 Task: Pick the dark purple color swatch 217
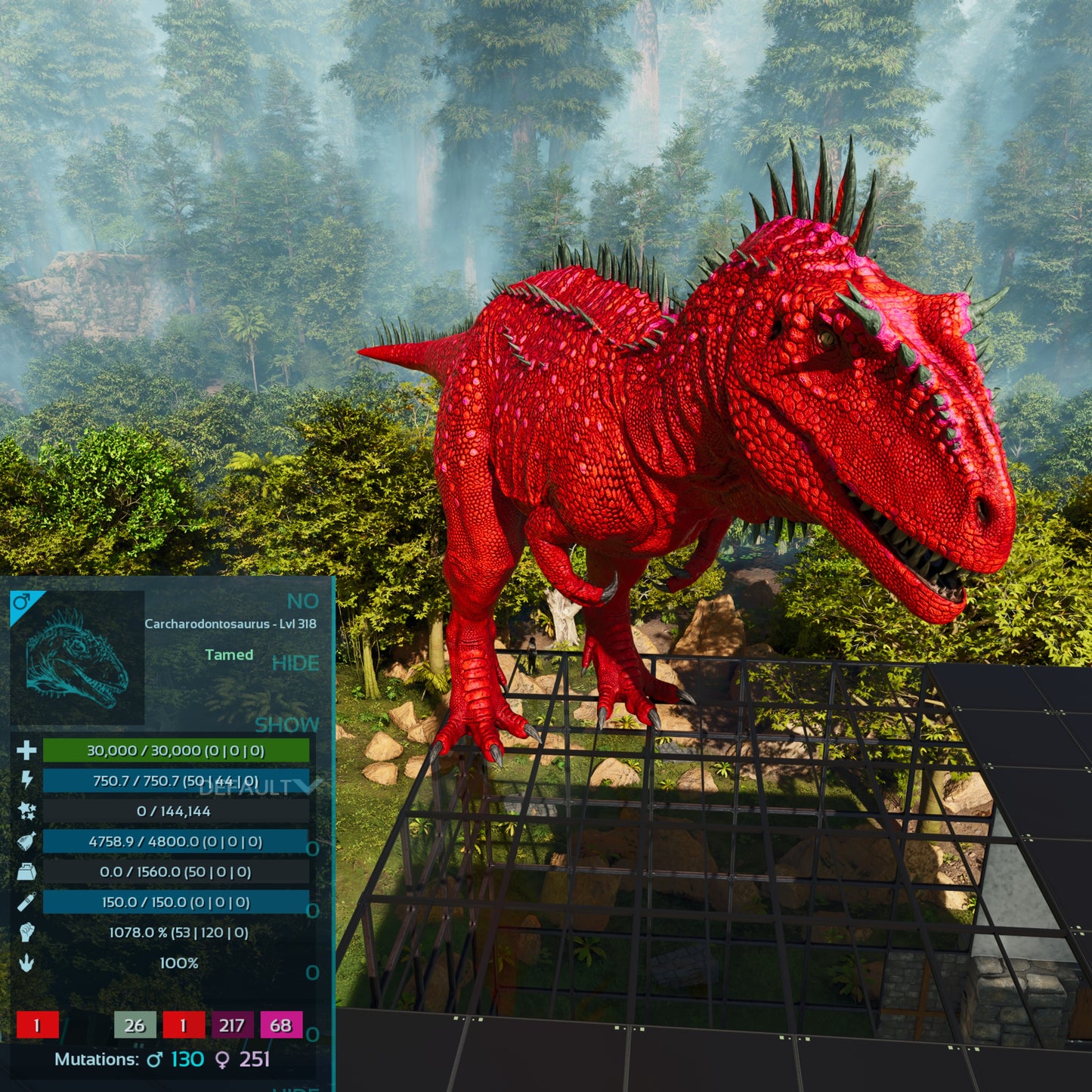point(232,1025)
